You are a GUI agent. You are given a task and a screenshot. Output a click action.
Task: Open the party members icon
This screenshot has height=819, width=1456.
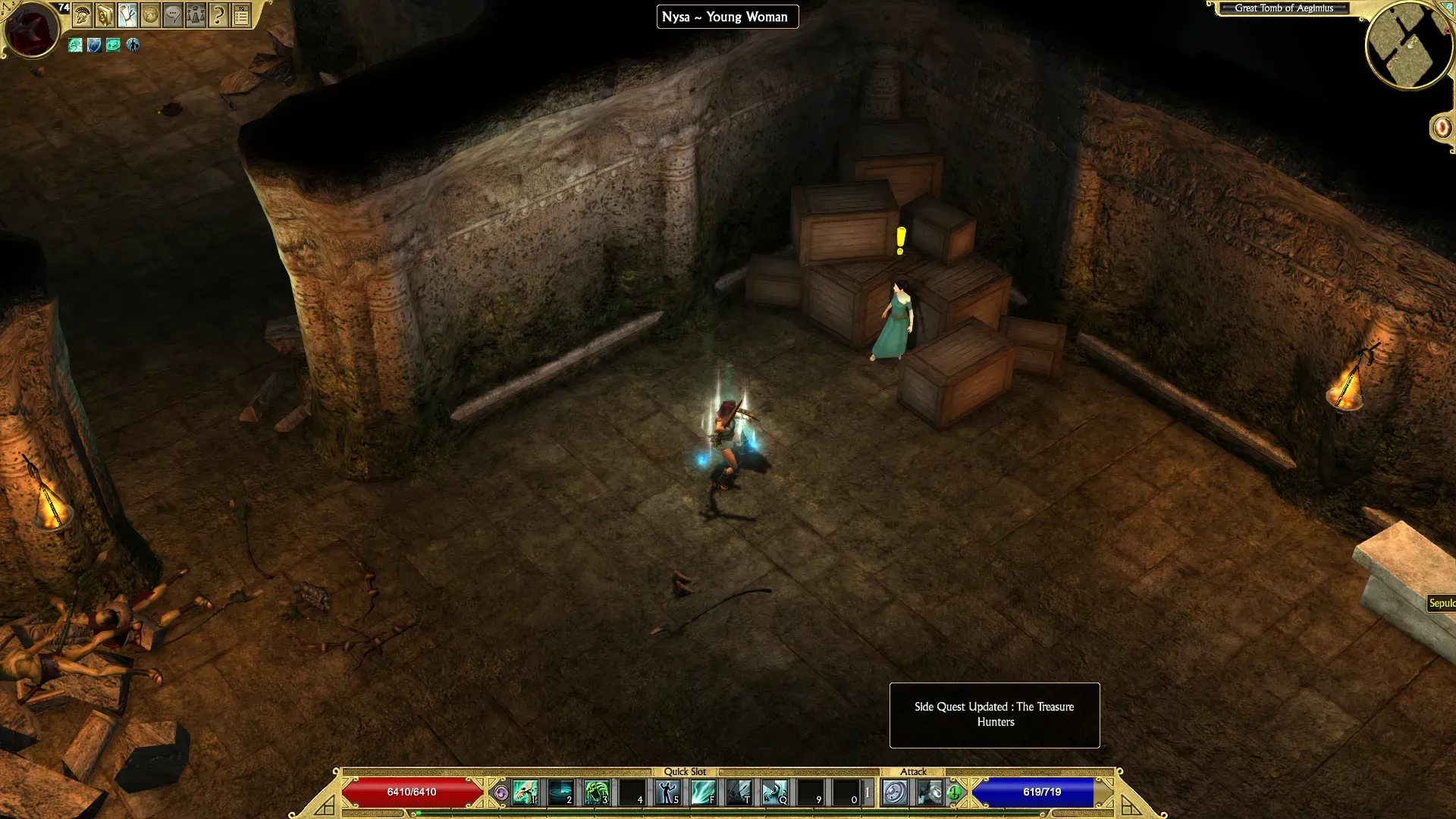(196, 15)
